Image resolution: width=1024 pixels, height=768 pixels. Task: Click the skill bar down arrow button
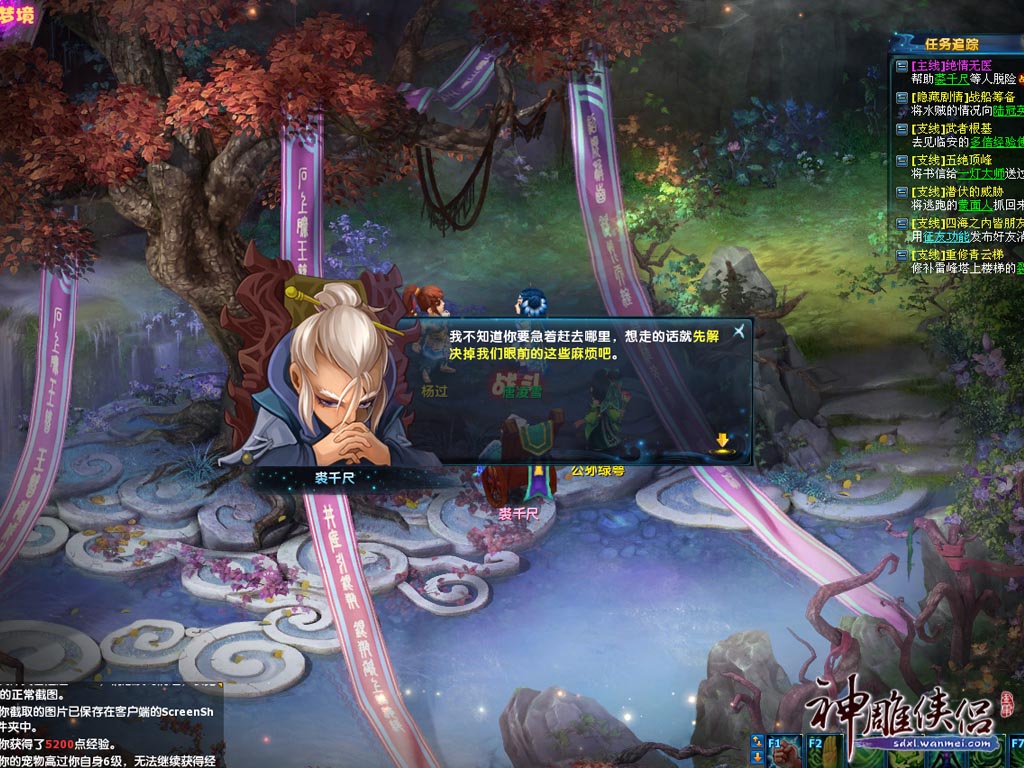[758, 759]
